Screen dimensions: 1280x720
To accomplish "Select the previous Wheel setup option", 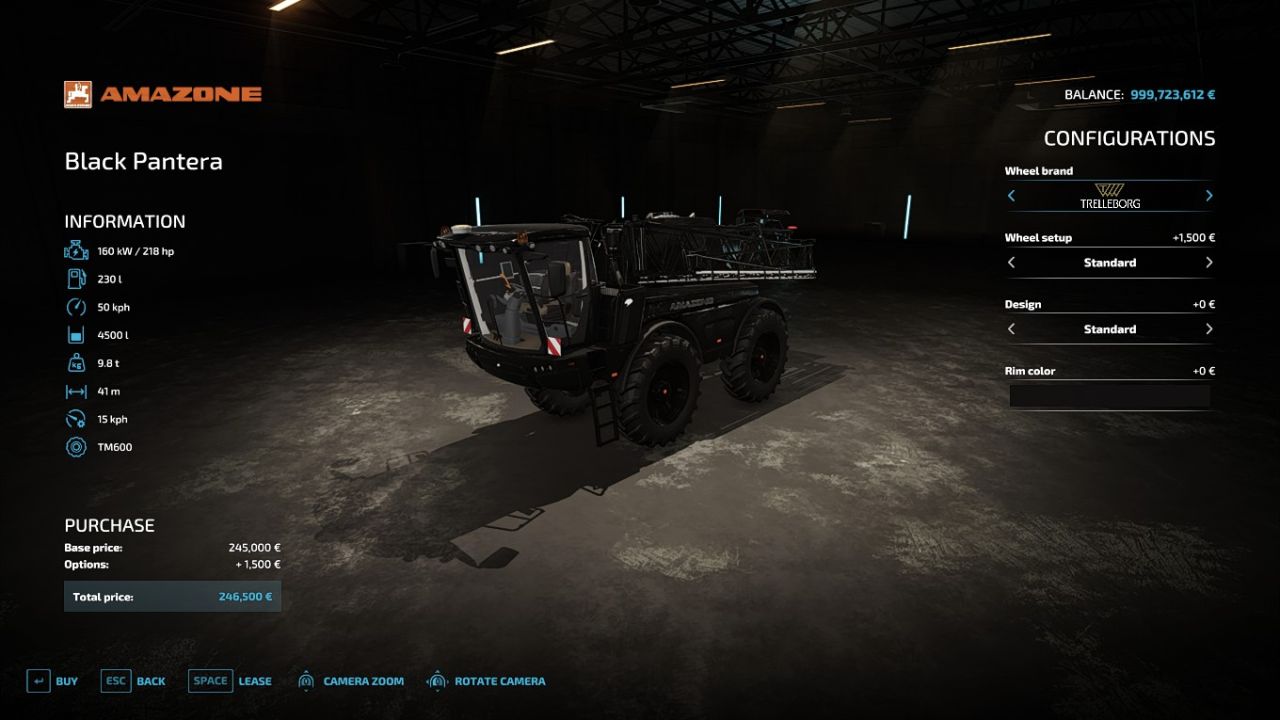I will click(1011, 262).
